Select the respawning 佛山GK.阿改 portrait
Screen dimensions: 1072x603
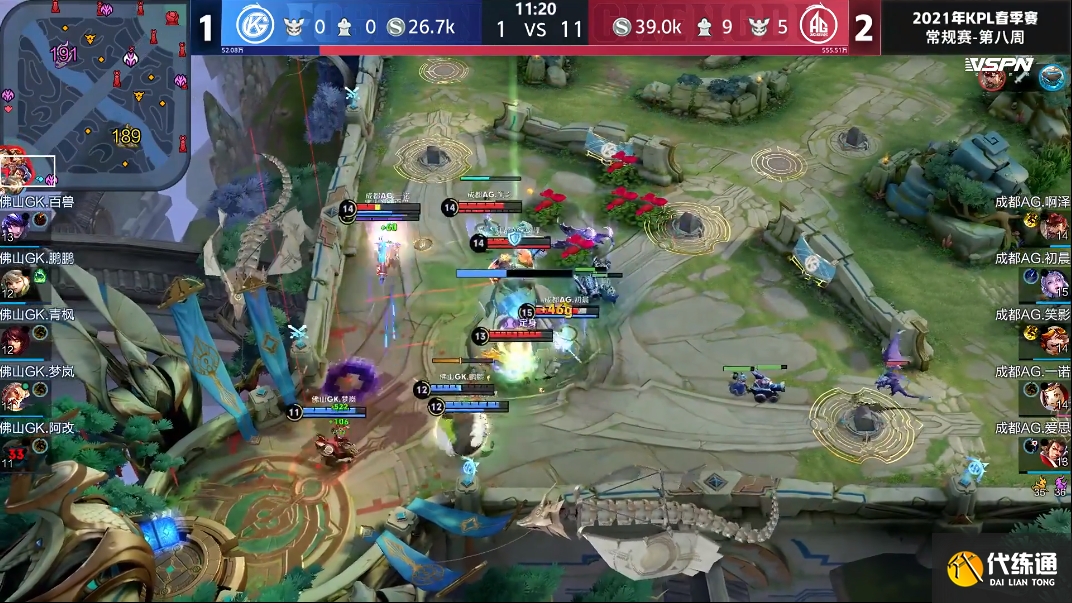[15, 452]
